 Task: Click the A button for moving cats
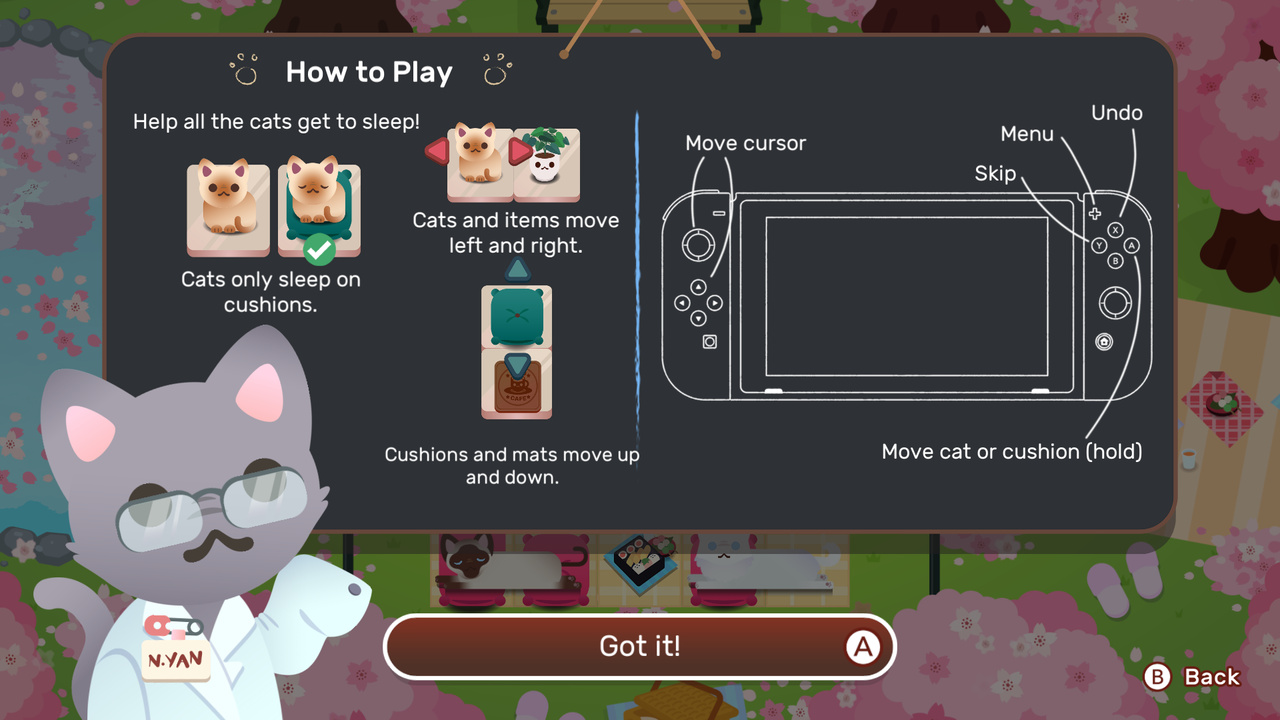point(1132,245)
